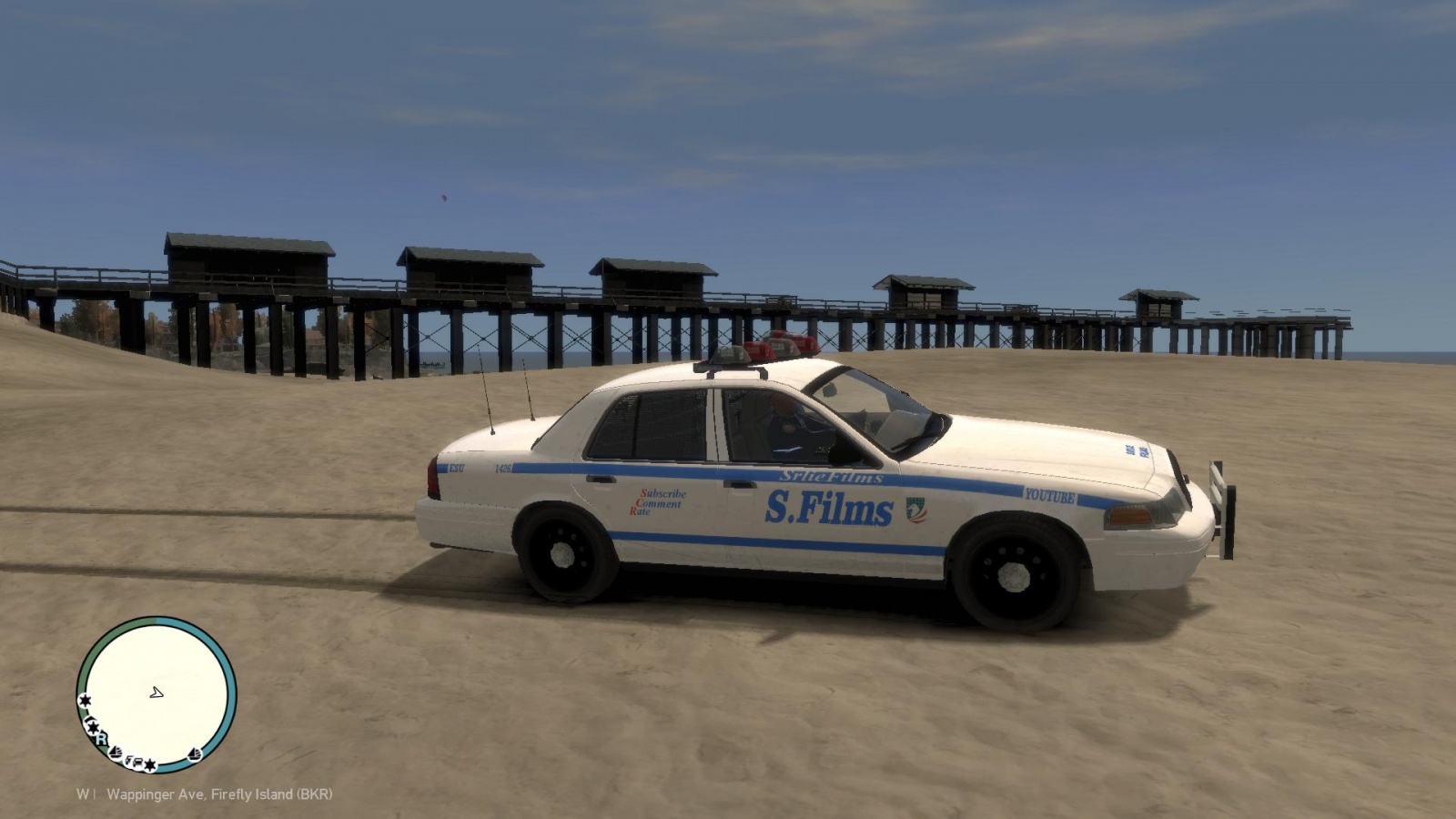Screen dimensions: 1456x819
Task: Click the bottom star blip on the radar
Action: point(150,765)
